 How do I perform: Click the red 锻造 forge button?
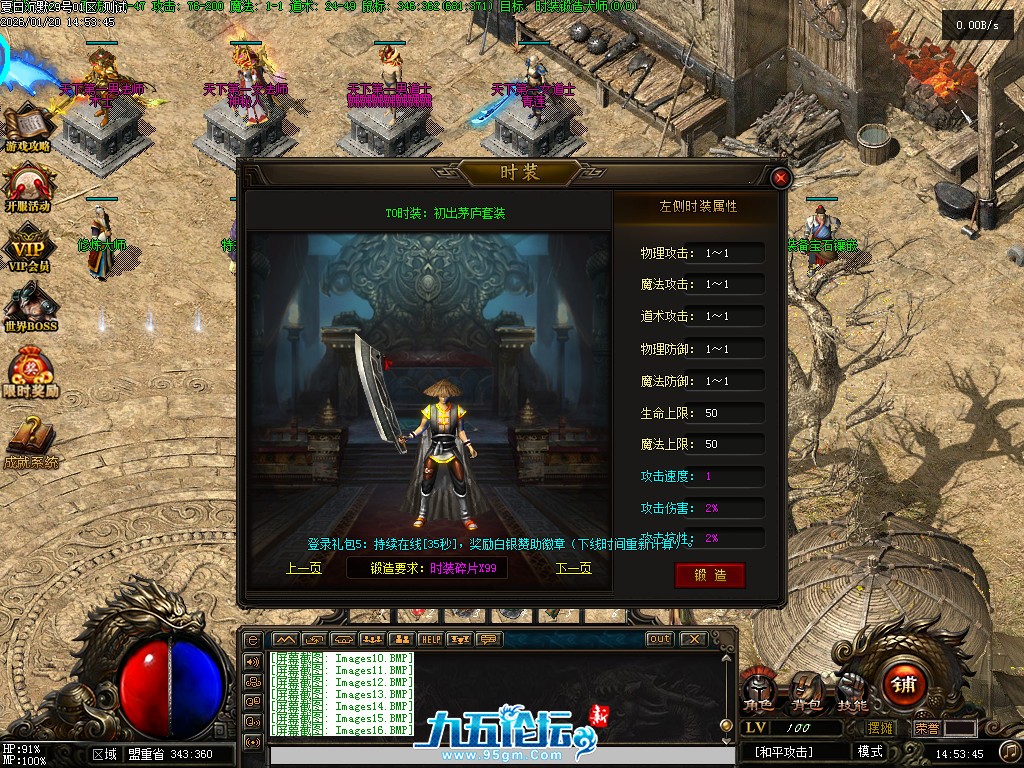pos(709,575)
